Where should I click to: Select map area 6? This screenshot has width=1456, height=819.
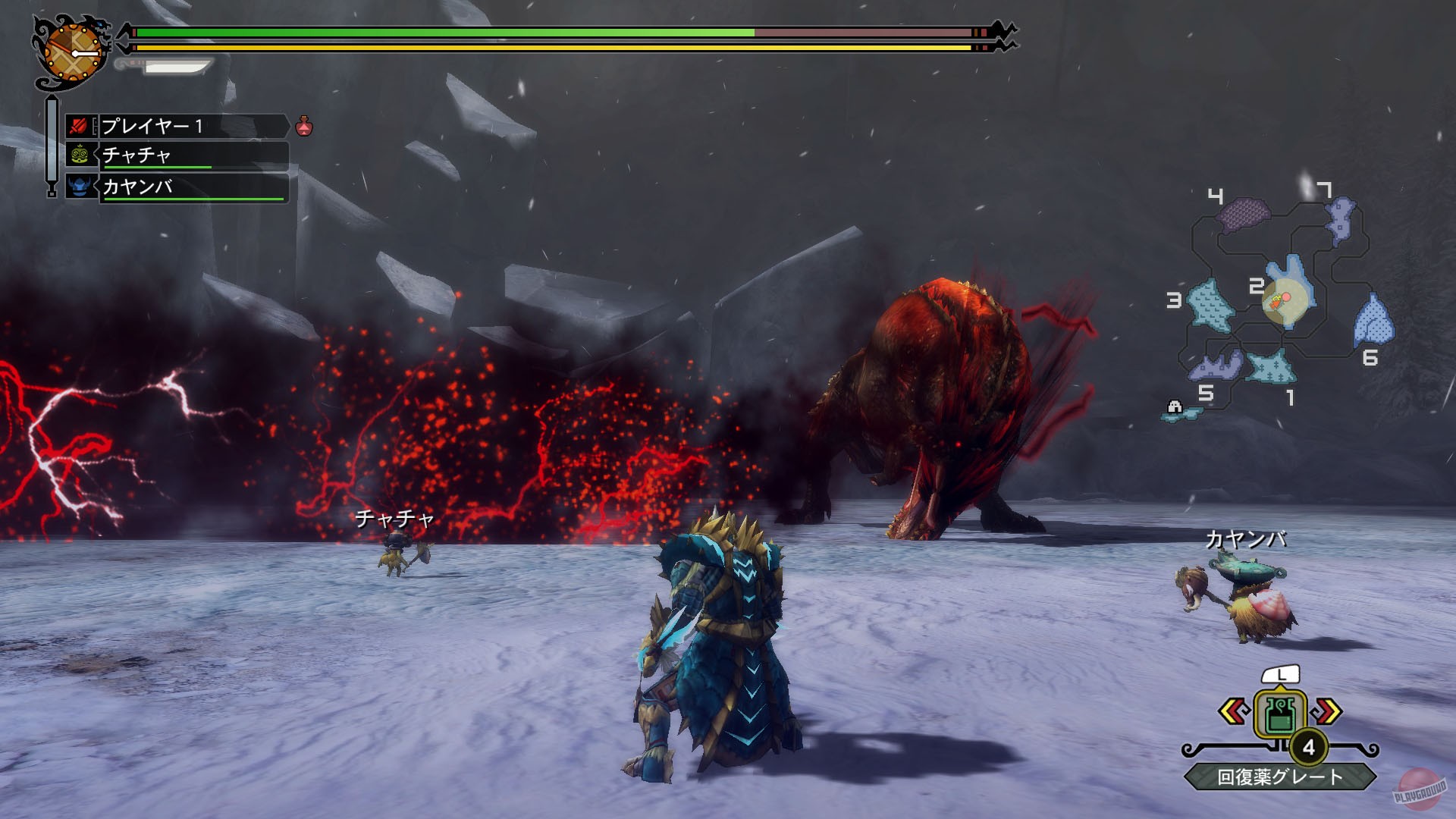click(x=1373, y=322)
